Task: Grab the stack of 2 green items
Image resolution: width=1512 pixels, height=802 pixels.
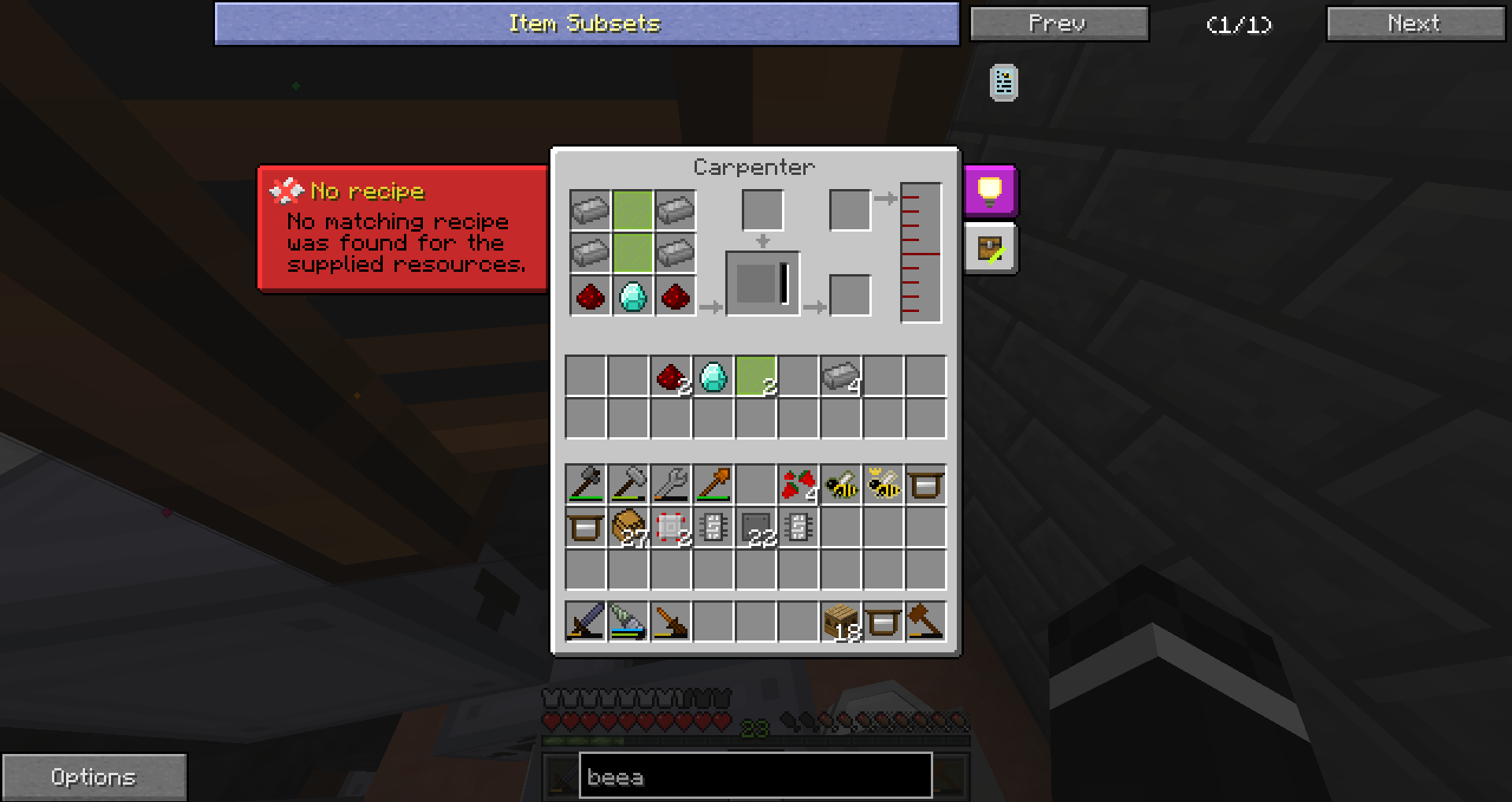Action: [756, 377]
